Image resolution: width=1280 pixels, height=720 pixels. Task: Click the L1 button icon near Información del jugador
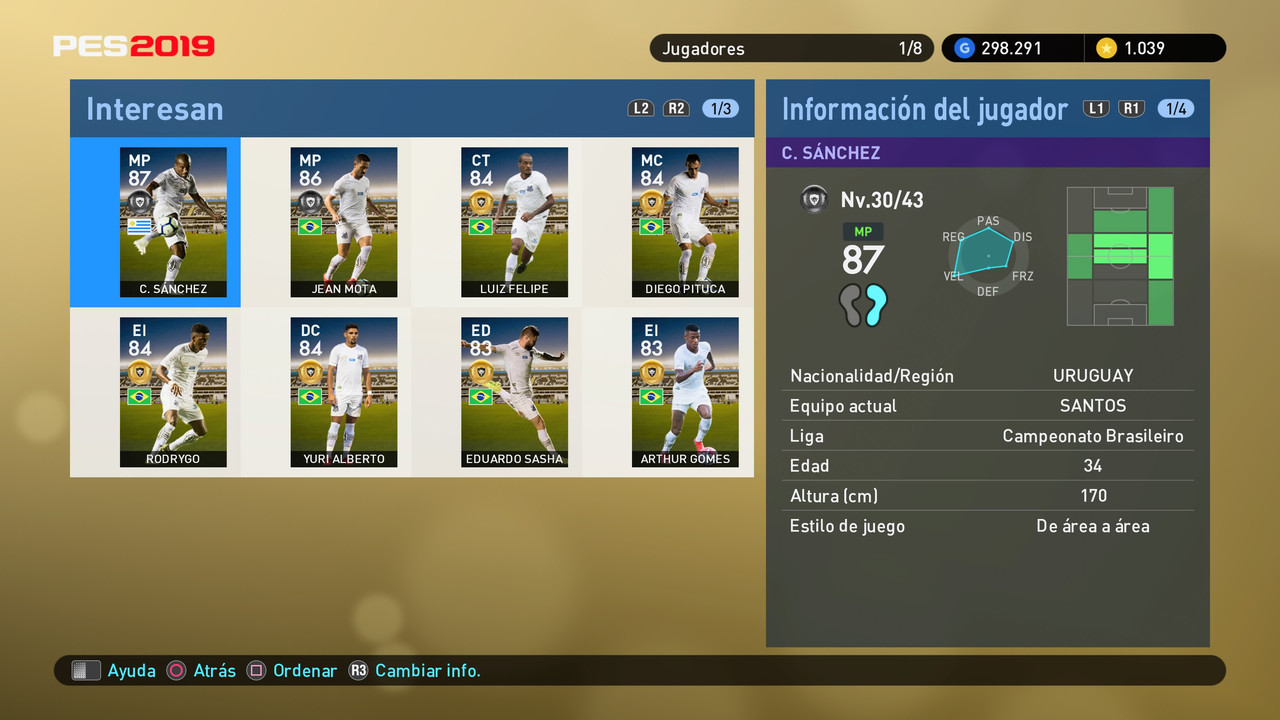coord(1096,108)
